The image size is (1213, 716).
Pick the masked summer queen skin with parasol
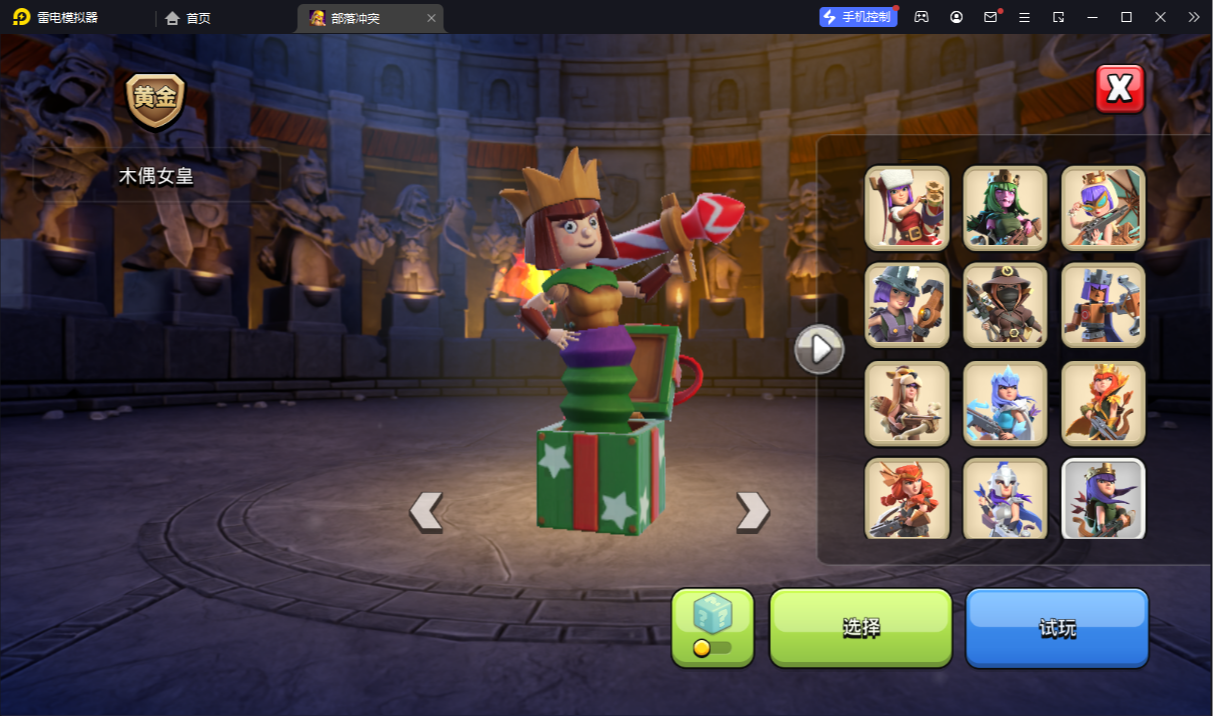point(1103,208)
